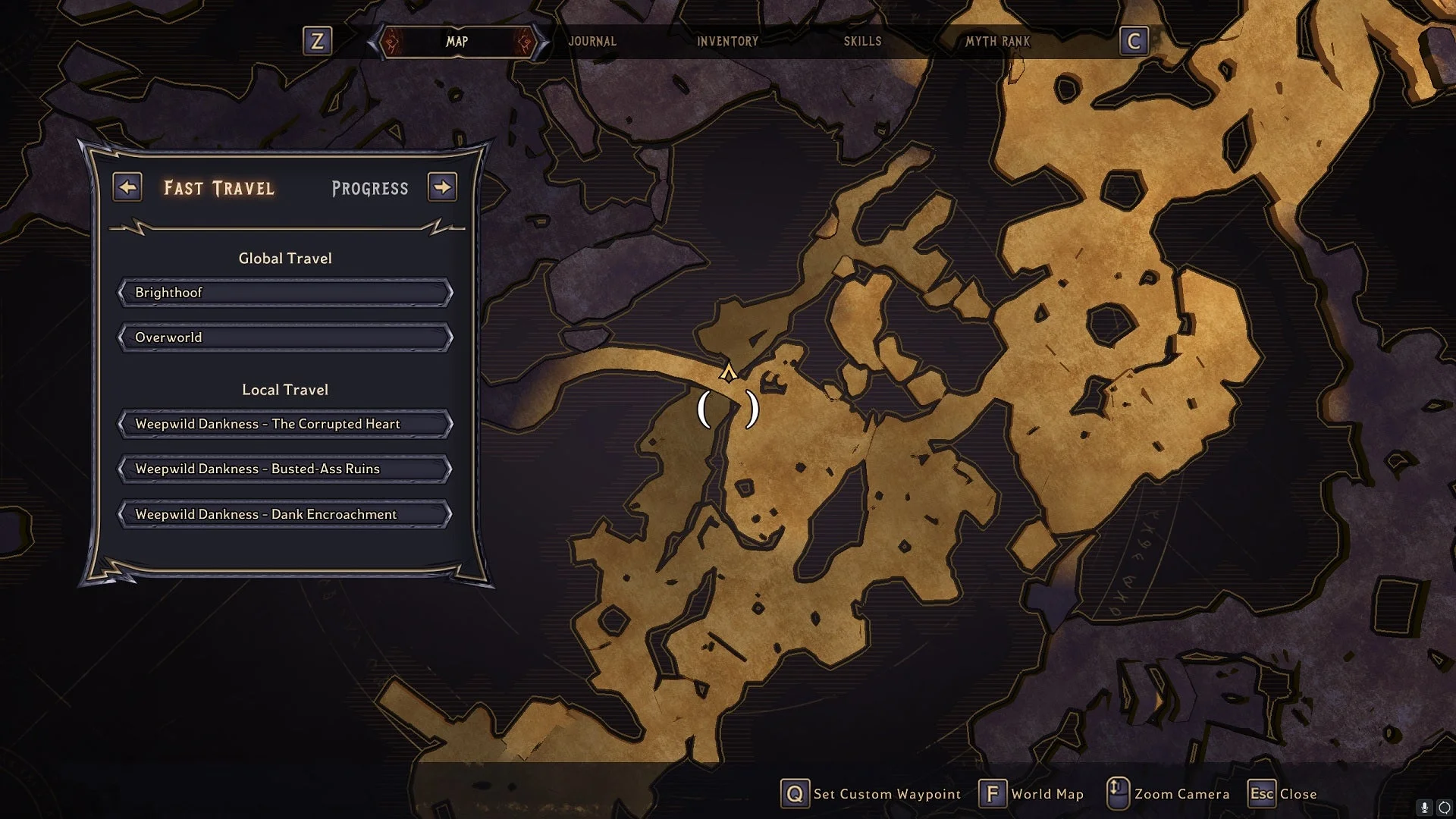
Task: Select Dank Encroachment travel point
Action: pyautogui.click(x=285, y=514)
